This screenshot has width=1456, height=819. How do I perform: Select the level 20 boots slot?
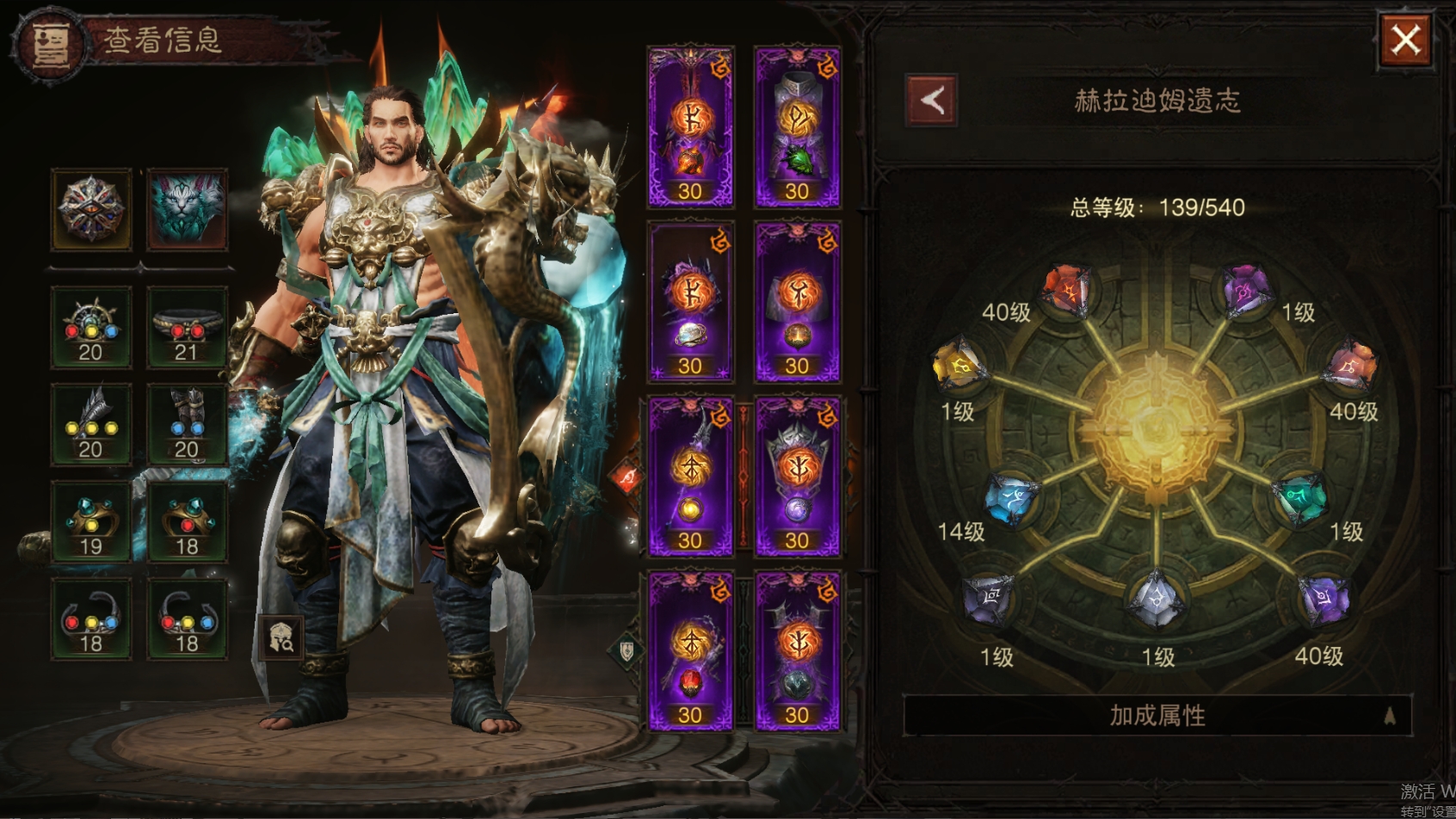[187, 424]
